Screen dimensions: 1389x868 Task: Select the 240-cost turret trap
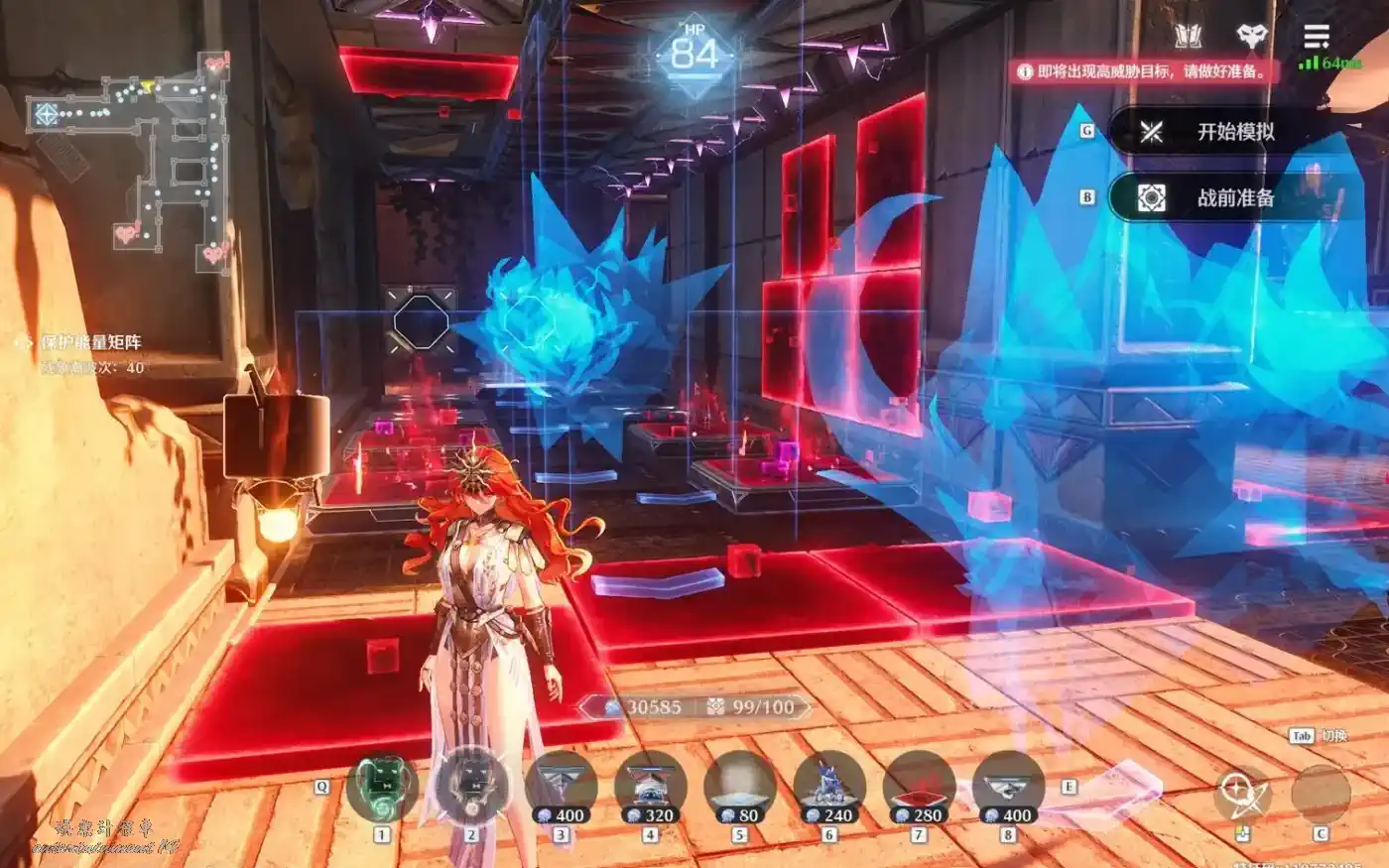click(829, 789)
